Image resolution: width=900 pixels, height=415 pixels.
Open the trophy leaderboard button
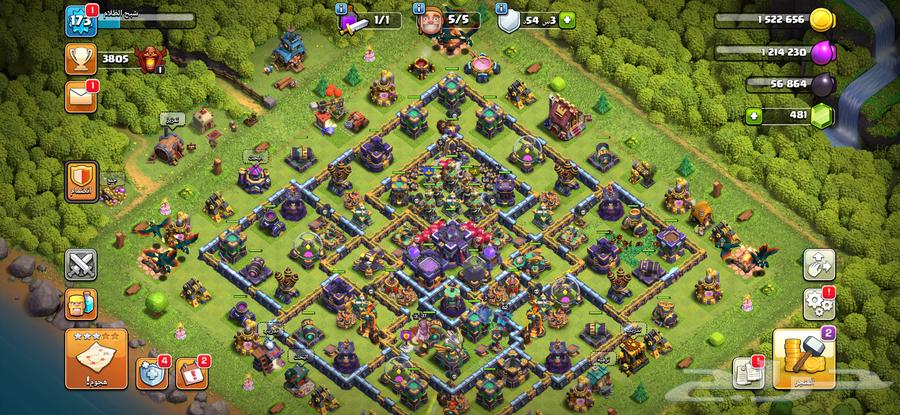[x=80, y=59]
